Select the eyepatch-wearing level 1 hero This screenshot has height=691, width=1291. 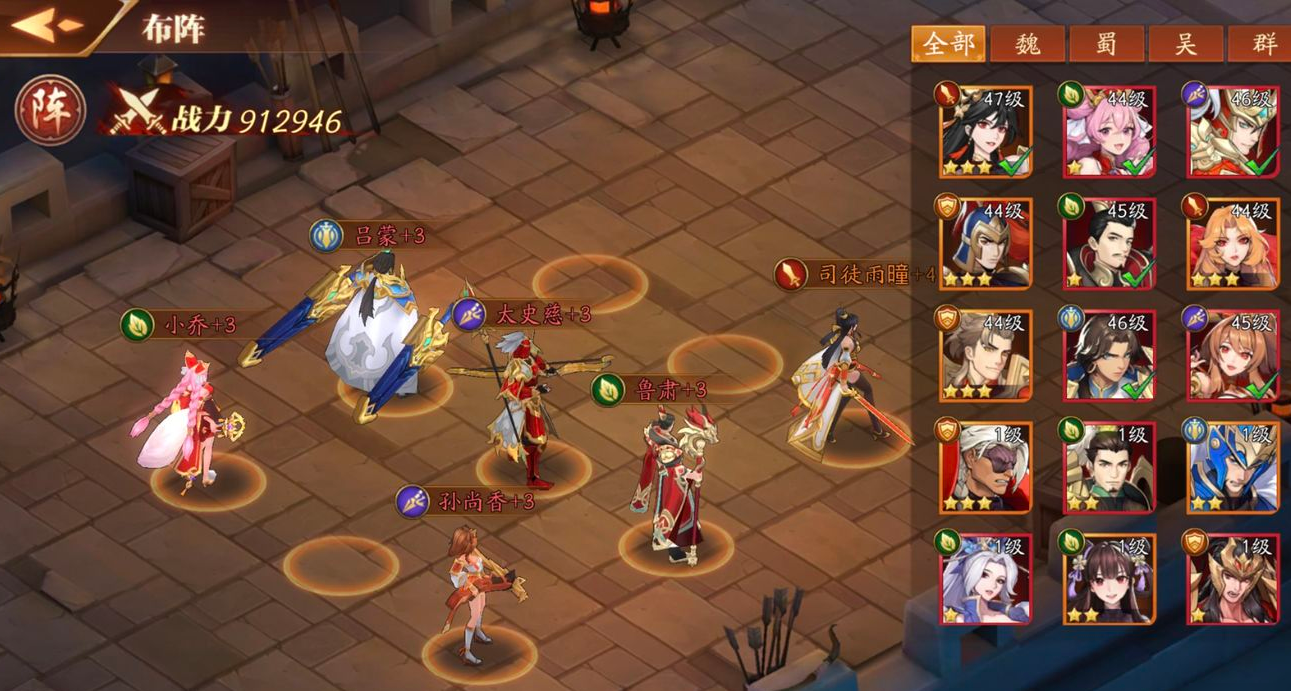pyautogui.click(x=986, y=466)
